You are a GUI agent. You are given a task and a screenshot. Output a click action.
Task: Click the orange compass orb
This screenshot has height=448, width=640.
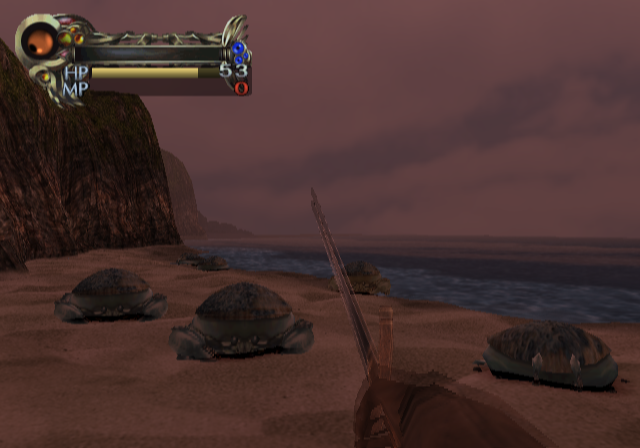[40, 40]
